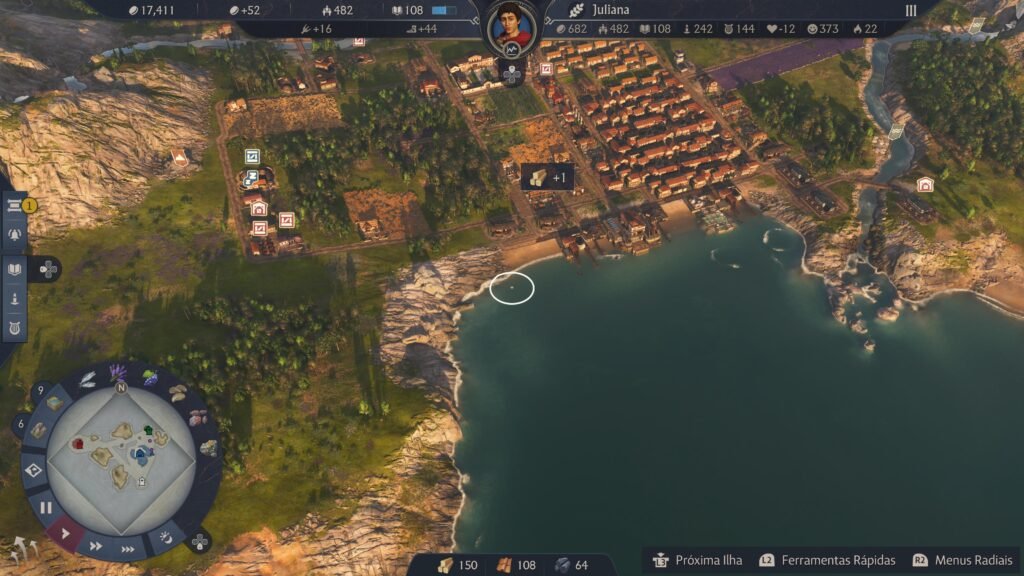The height and width of the screenshot is (576, 1024).
Task: Click the red island marker on minimap
Action: coord(78,443)
